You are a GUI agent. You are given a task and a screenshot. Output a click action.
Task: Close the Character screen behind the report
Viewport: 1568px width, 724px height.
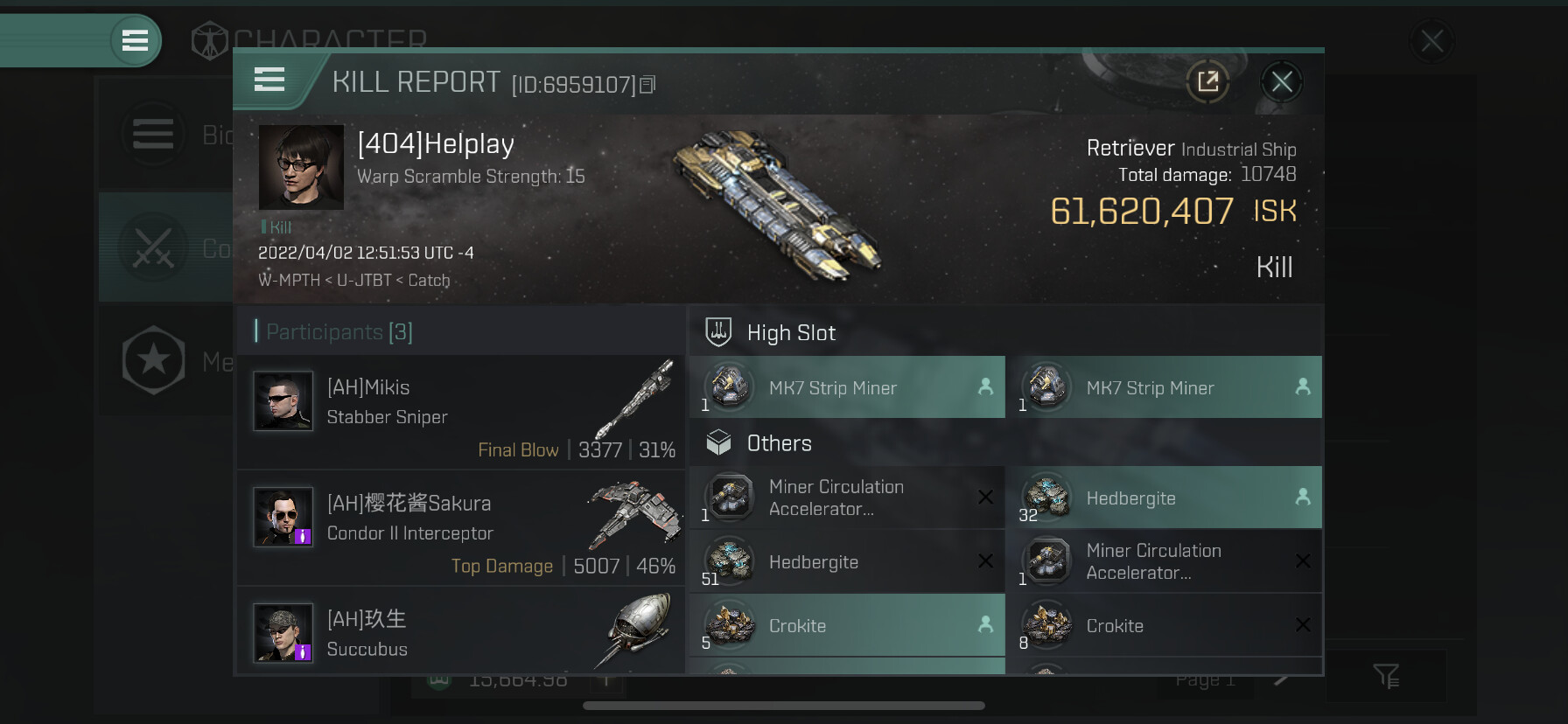pos(1431,41)
